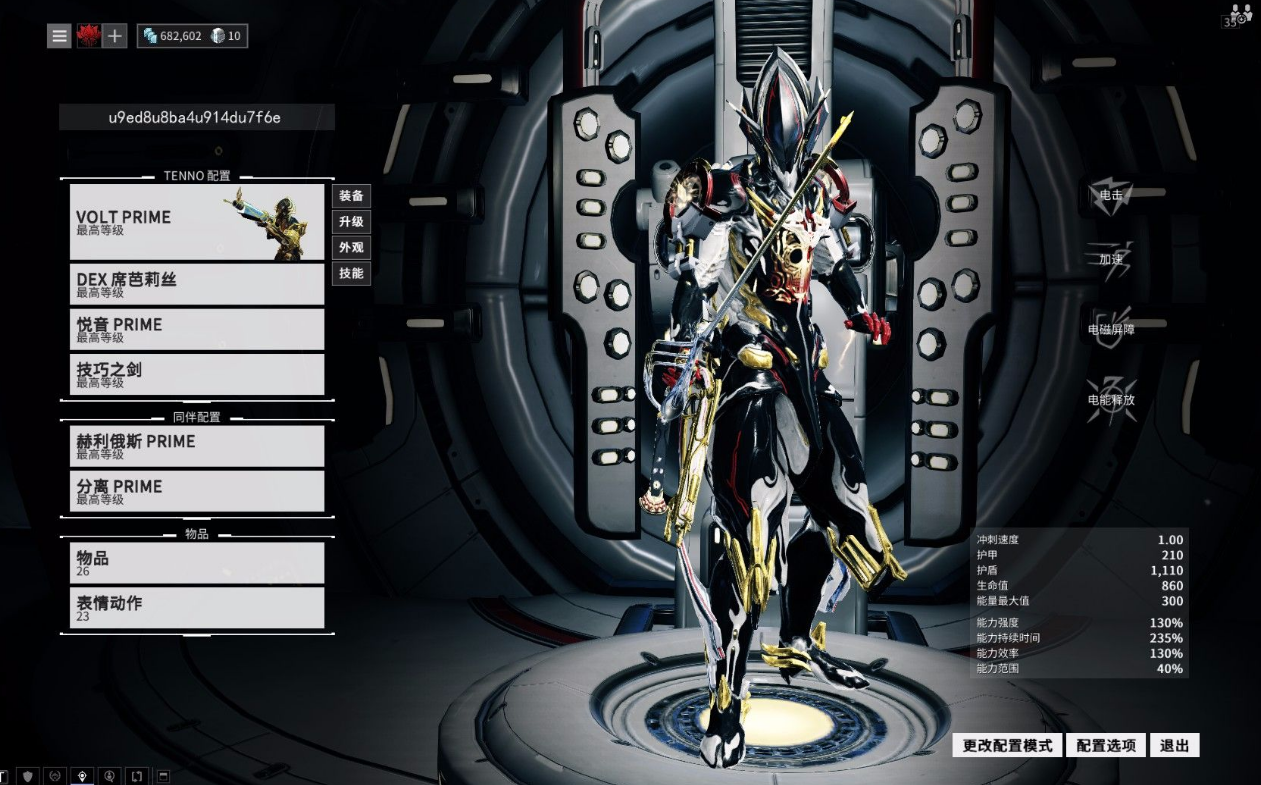Exit the arsenal with 退出

click(1174, 745)
